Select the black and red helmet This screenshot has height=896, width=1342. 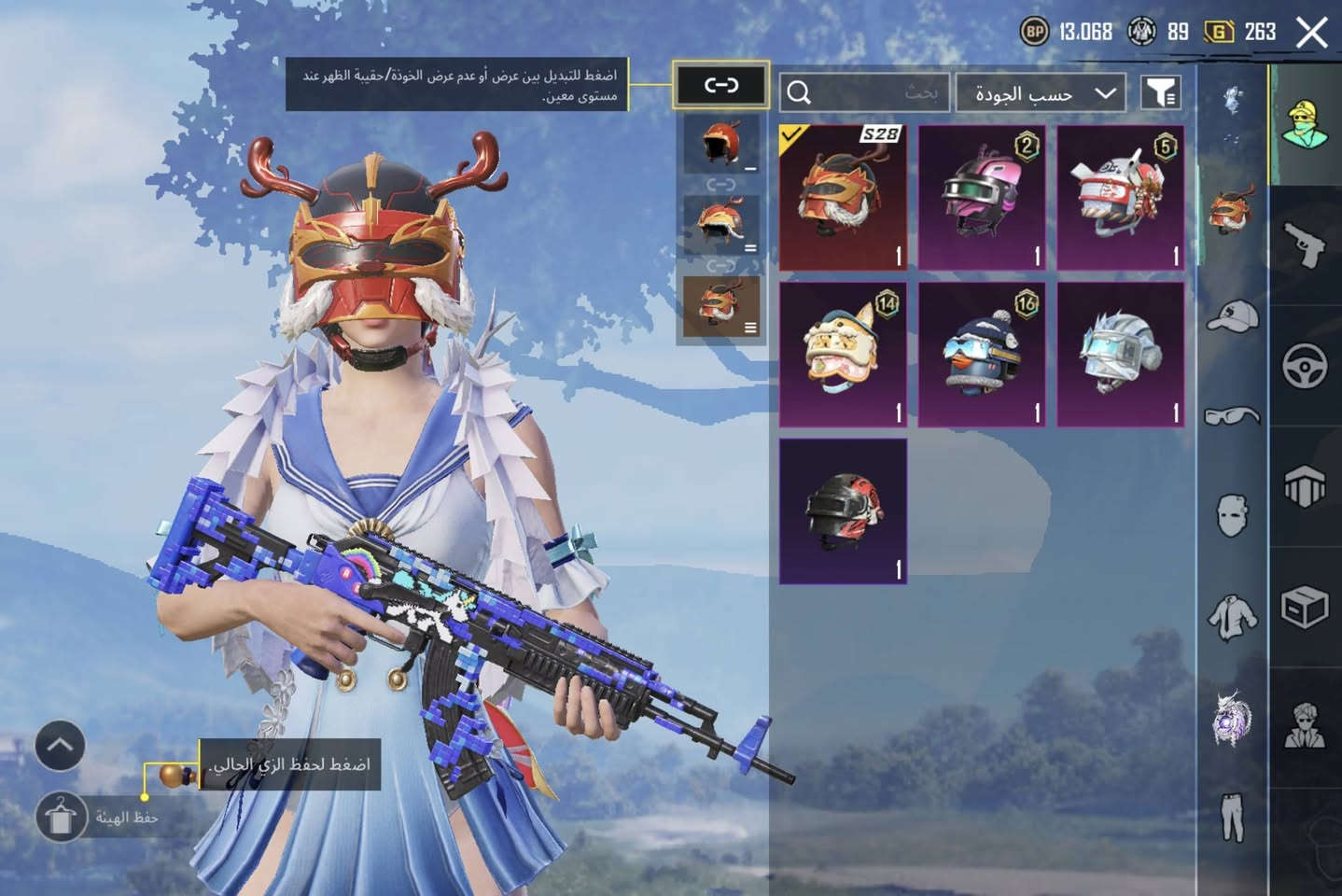click(842, 511)
